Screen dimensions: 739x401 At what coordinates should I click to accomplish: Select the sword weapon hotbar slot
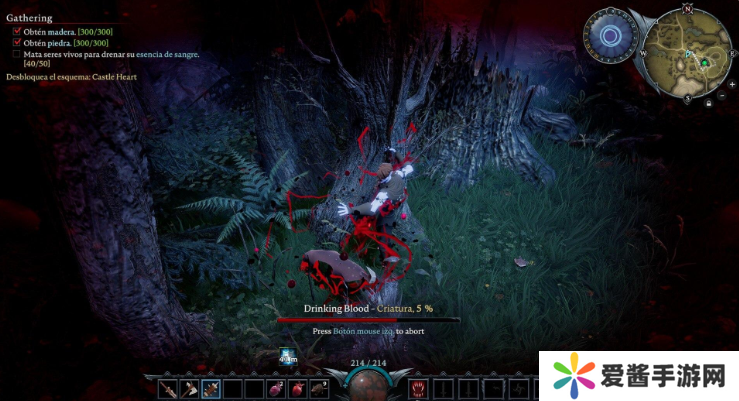coord(167,388)
